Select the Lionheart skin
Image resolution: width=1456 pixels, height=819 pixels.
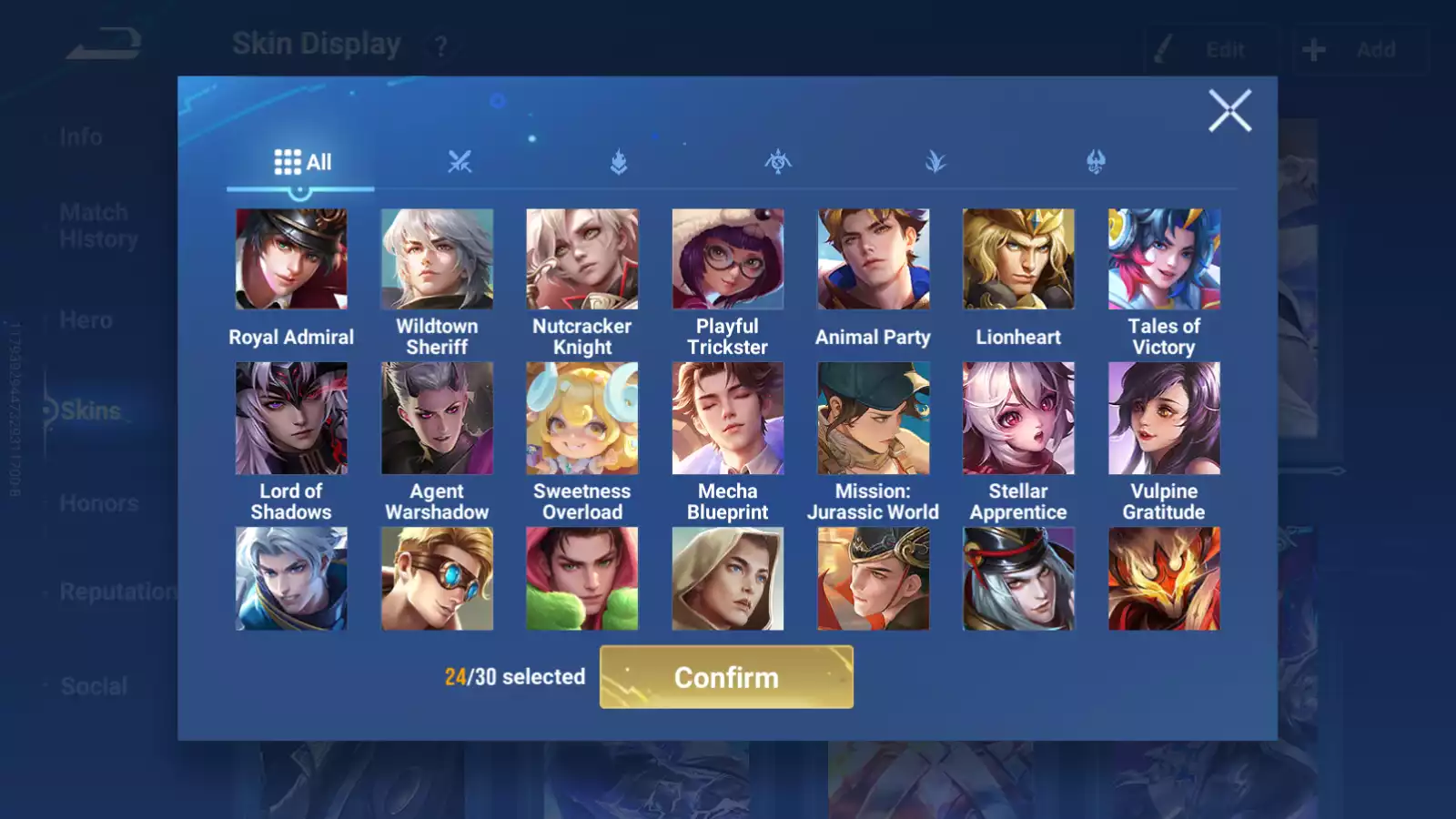point(1018,259)
